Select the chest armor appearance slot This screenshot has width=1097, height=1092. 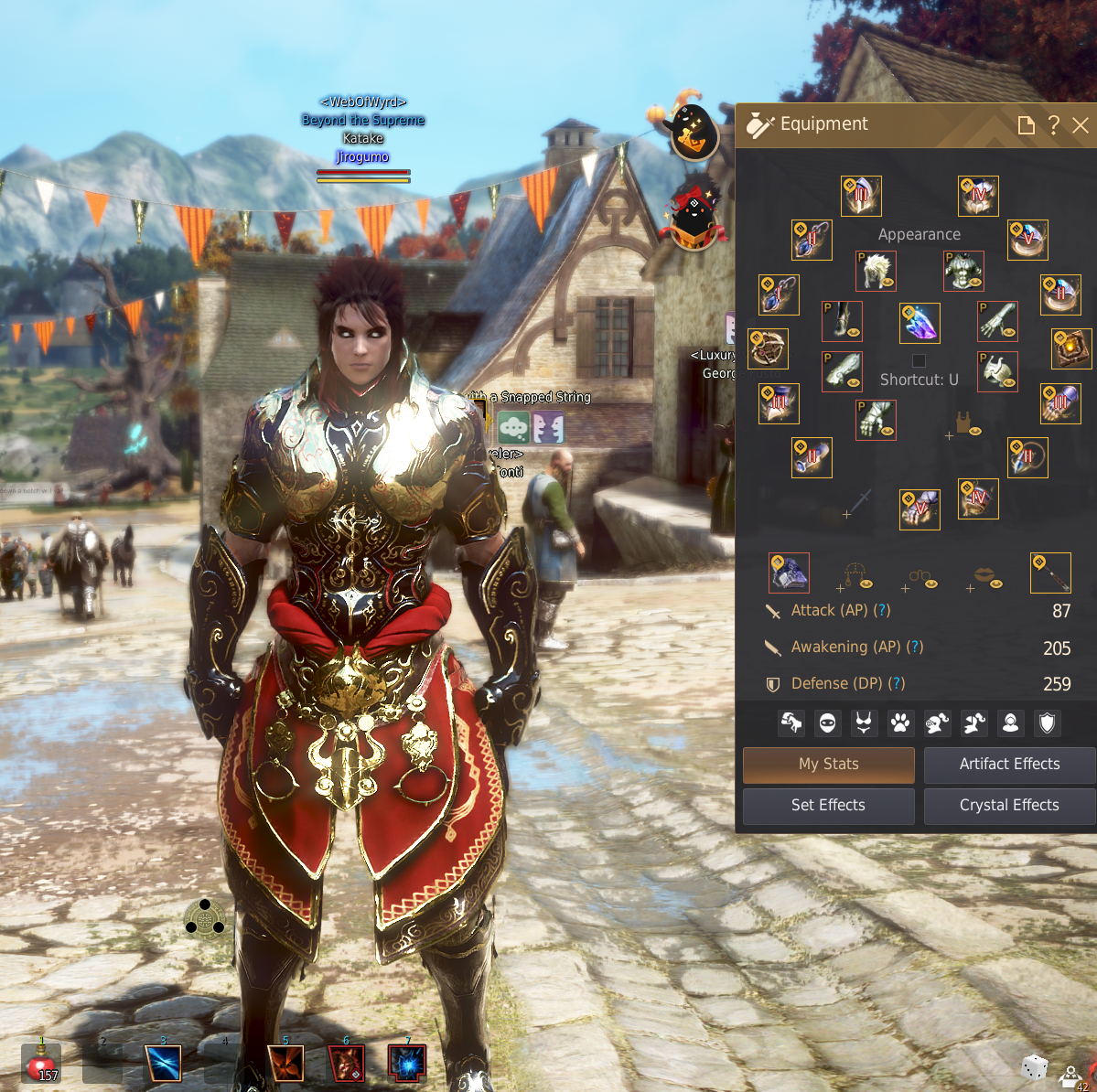(963, 271)
